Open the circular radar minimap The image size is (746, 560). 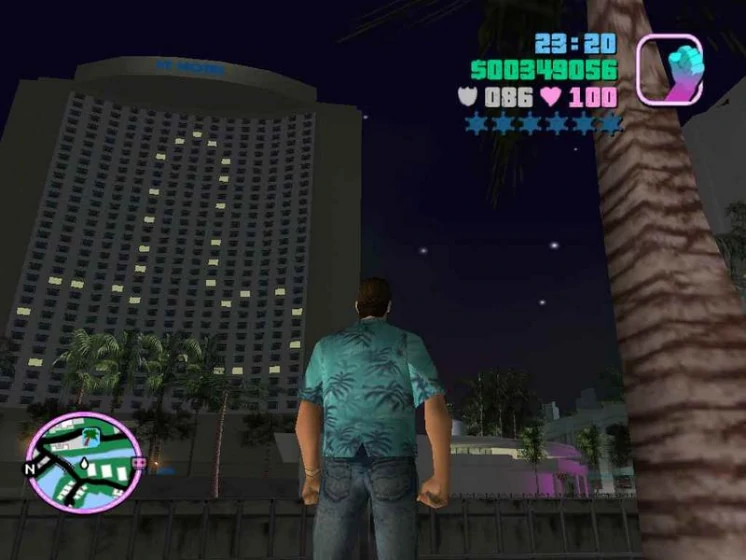(83, 461)
